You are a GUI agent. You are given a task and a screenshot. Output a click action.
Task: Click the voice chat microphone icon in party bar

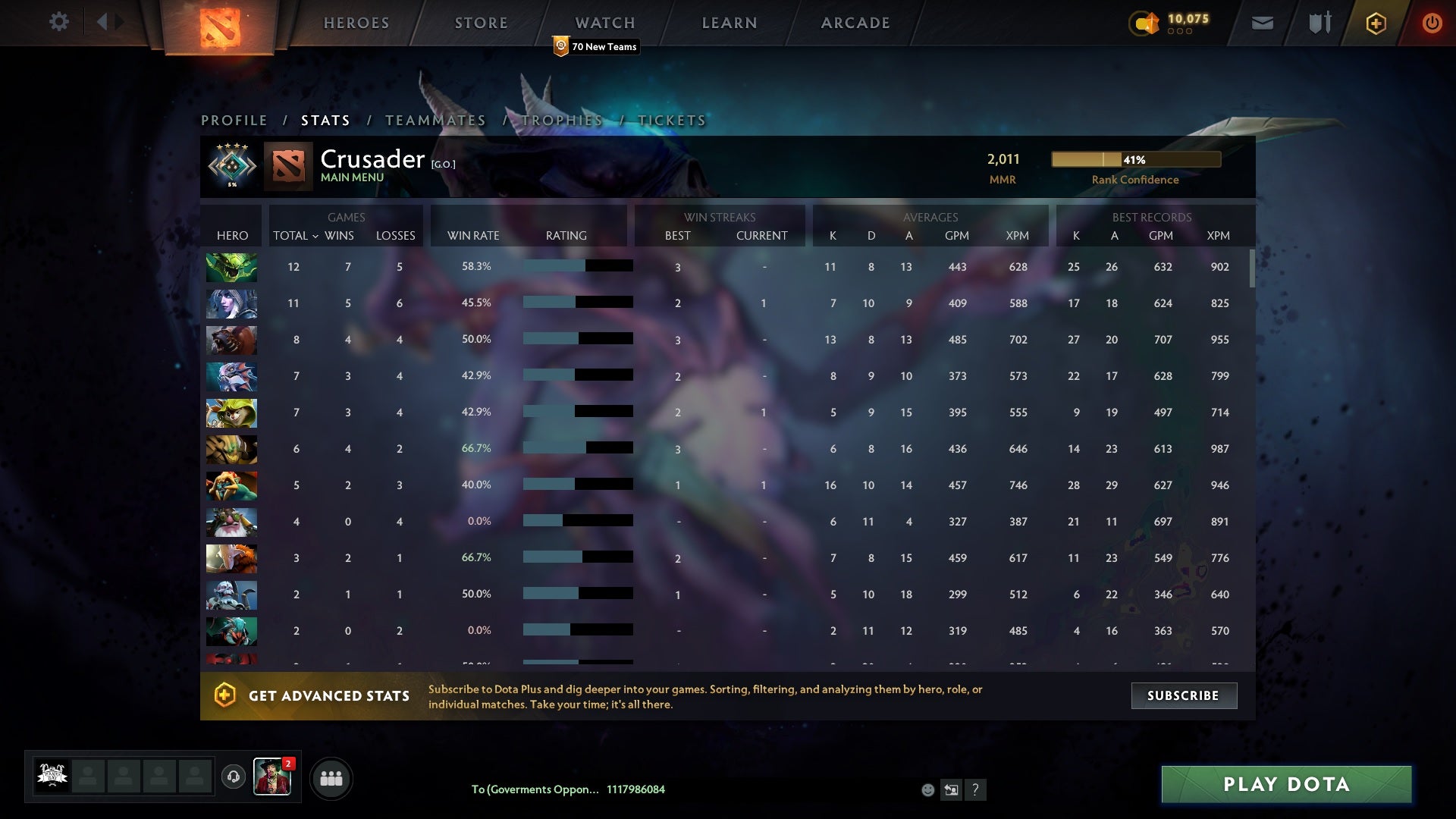point(233,777)
